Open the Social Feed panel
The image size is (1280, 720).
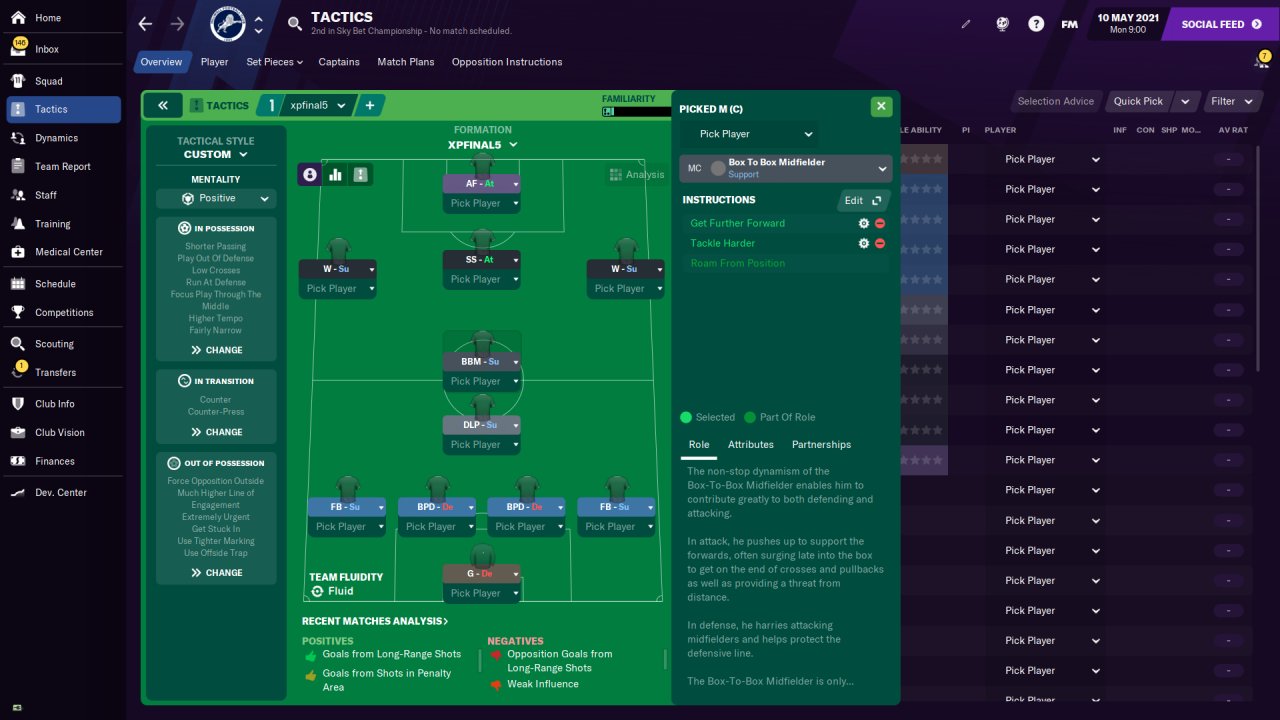pyautogui.click(x=1220, y=24)
